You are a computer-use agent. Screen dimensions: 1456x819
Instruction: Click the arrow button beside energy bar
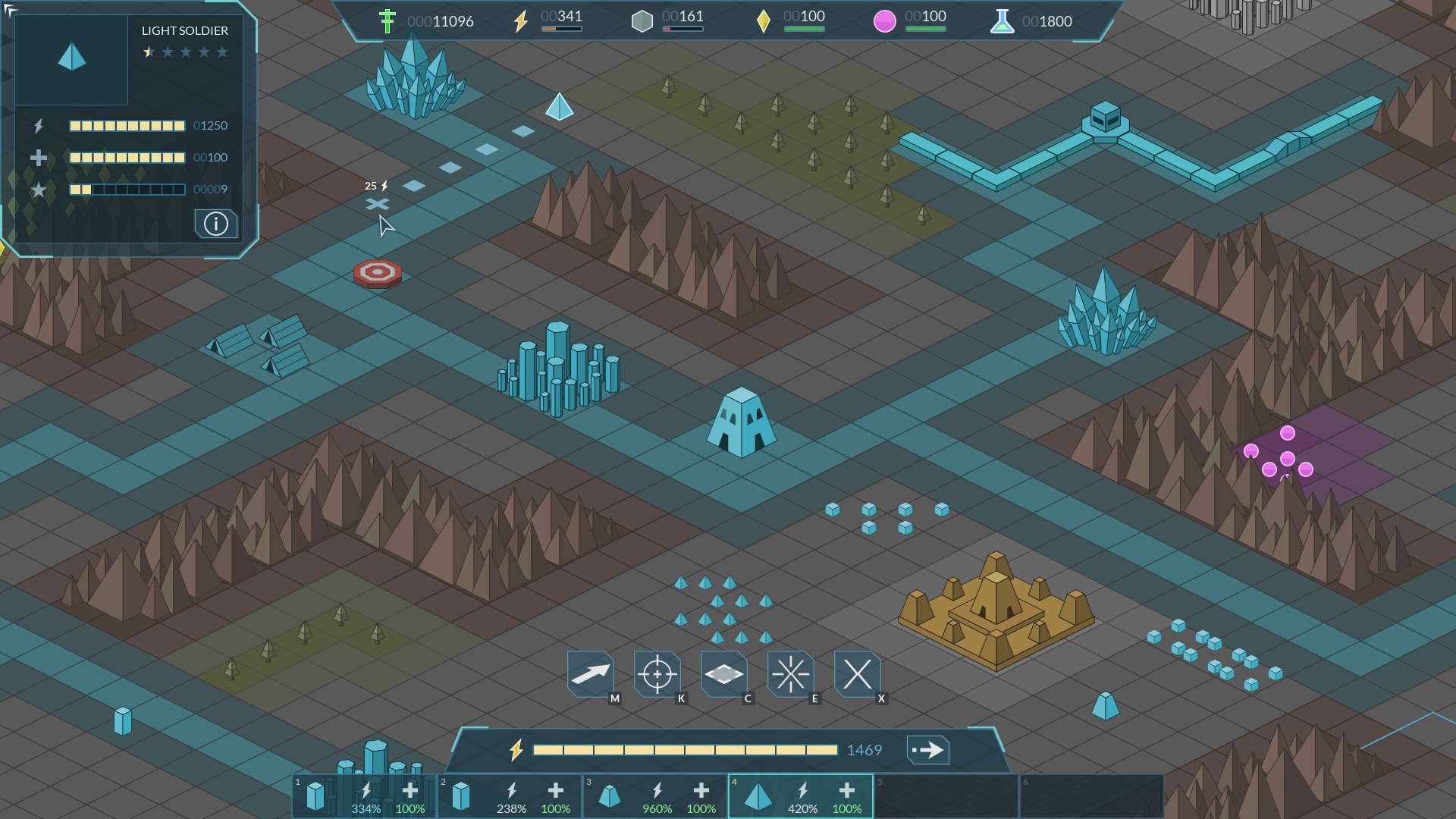point(927,750)
